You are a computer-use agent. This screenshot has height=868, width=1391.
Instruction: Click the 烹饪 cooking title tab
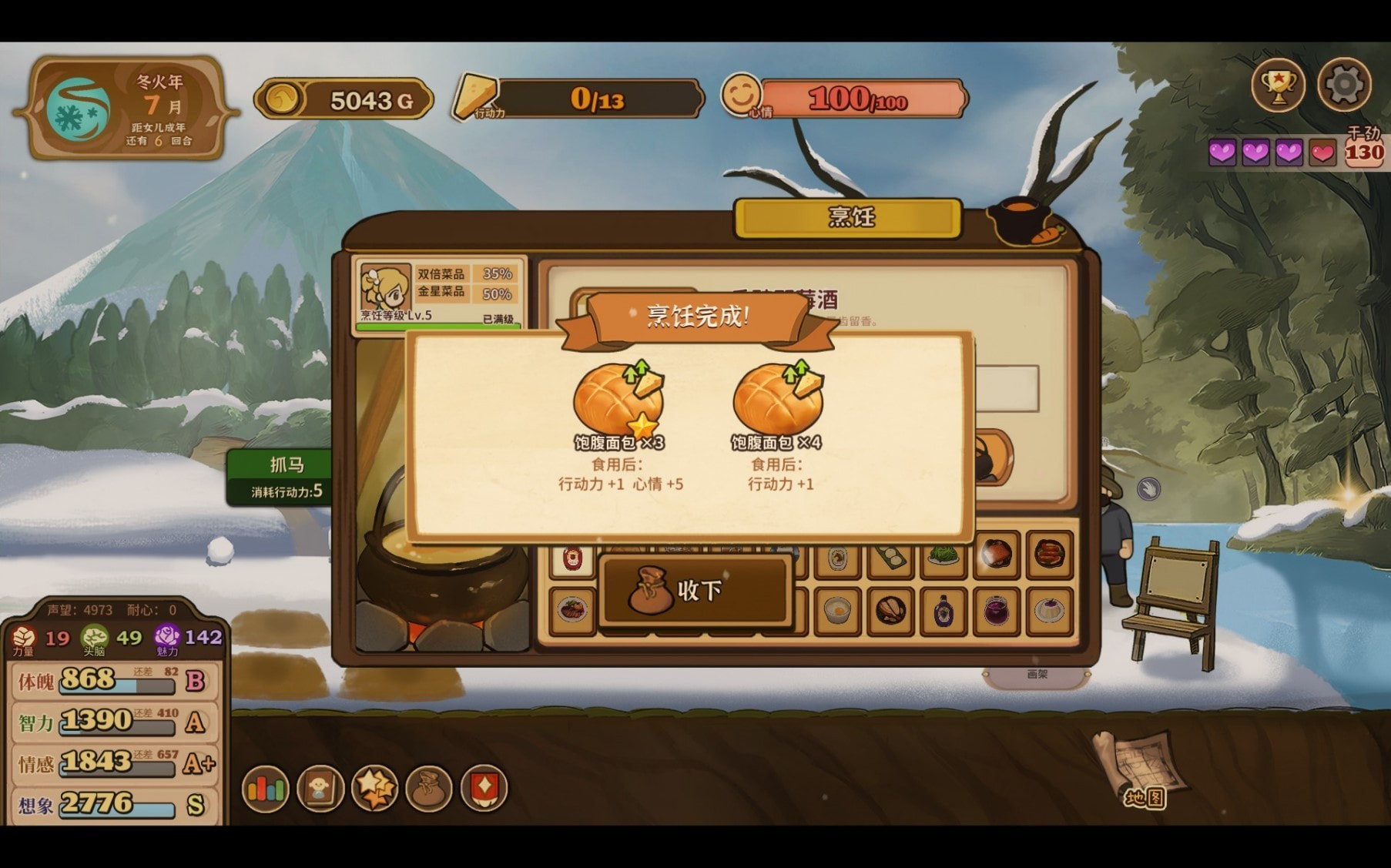pos(850,218)
